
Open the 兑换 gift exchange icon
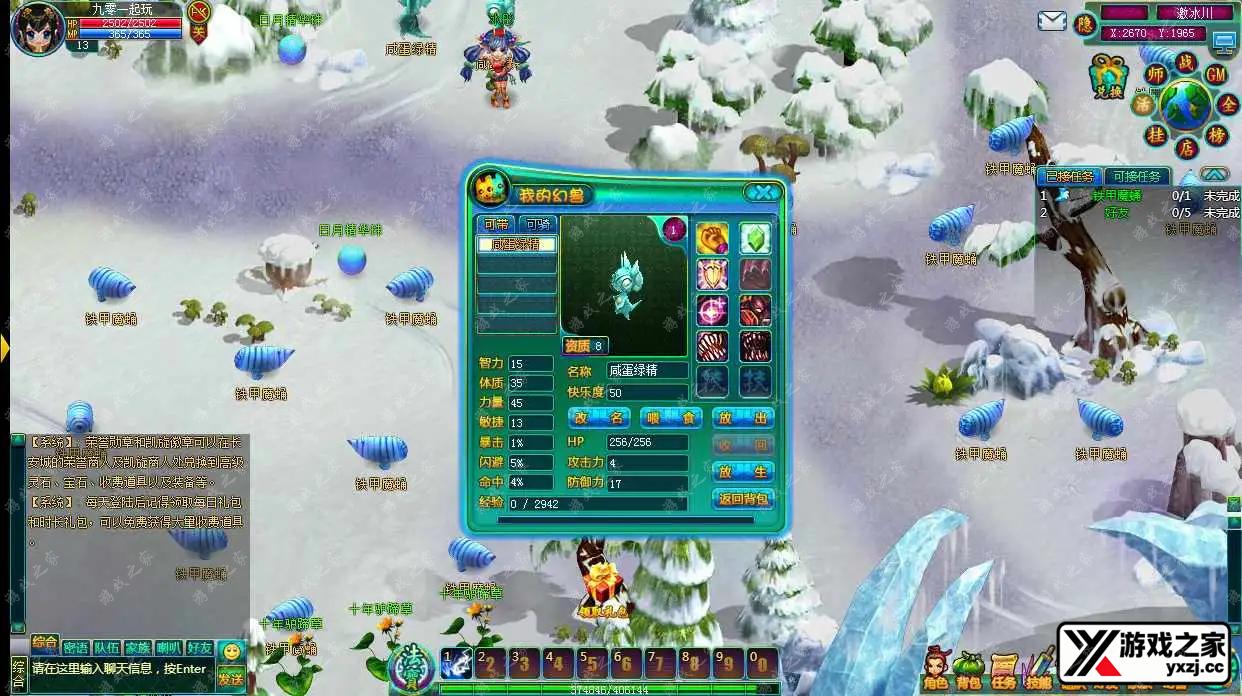1108,75
